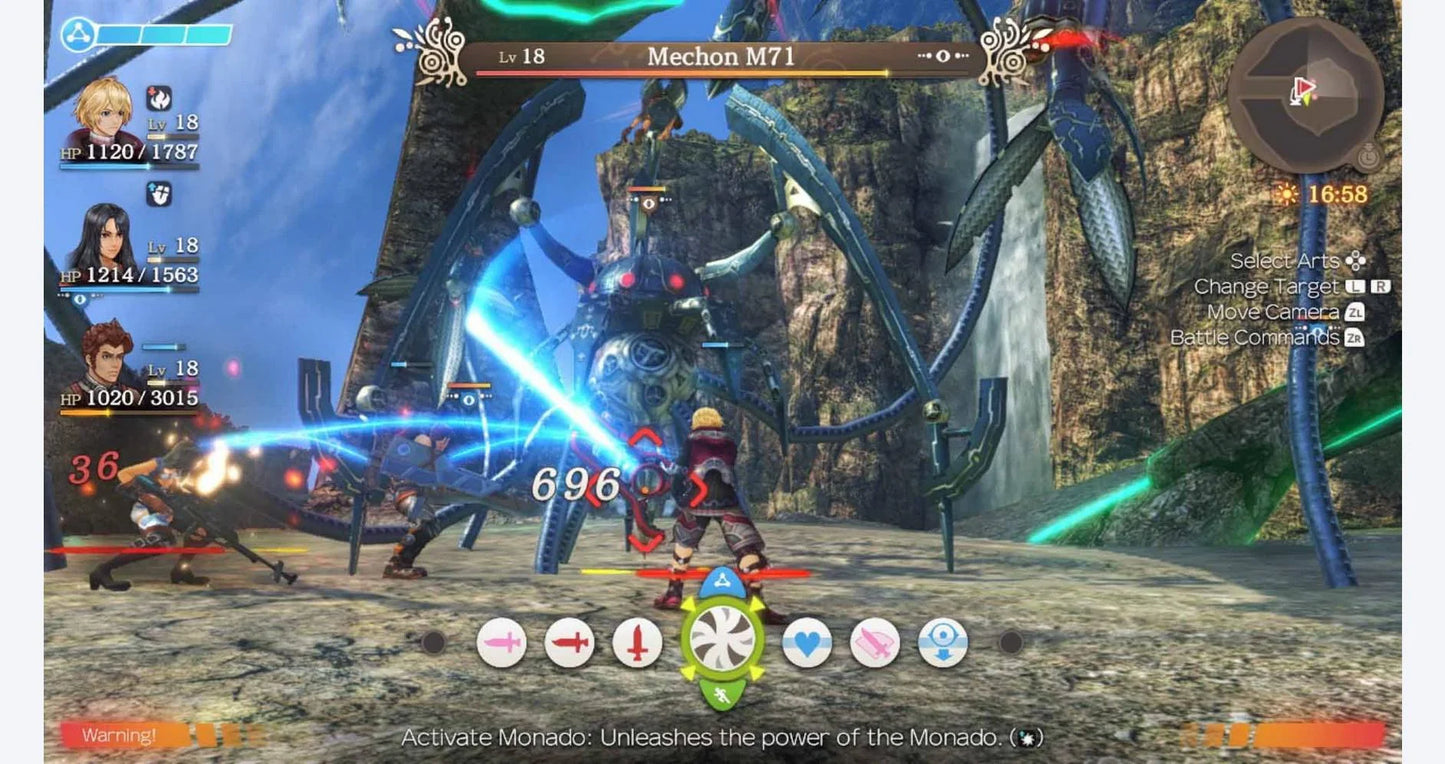Use the pink horizontal sword art
Screen dimensions: 1445x764
coord(501,642)
